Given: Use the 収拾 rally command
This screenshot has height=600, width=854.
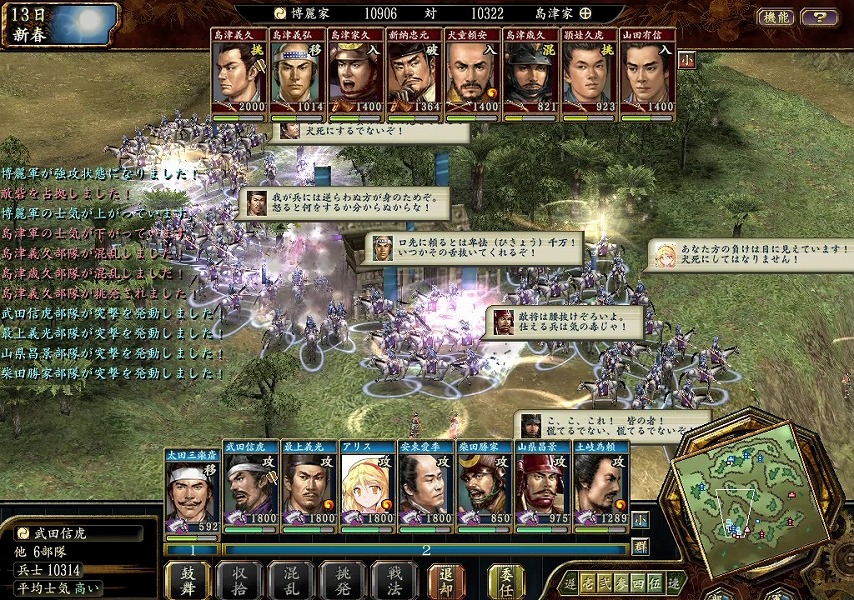Looking at the screenshot, I should tap(239, 579).
